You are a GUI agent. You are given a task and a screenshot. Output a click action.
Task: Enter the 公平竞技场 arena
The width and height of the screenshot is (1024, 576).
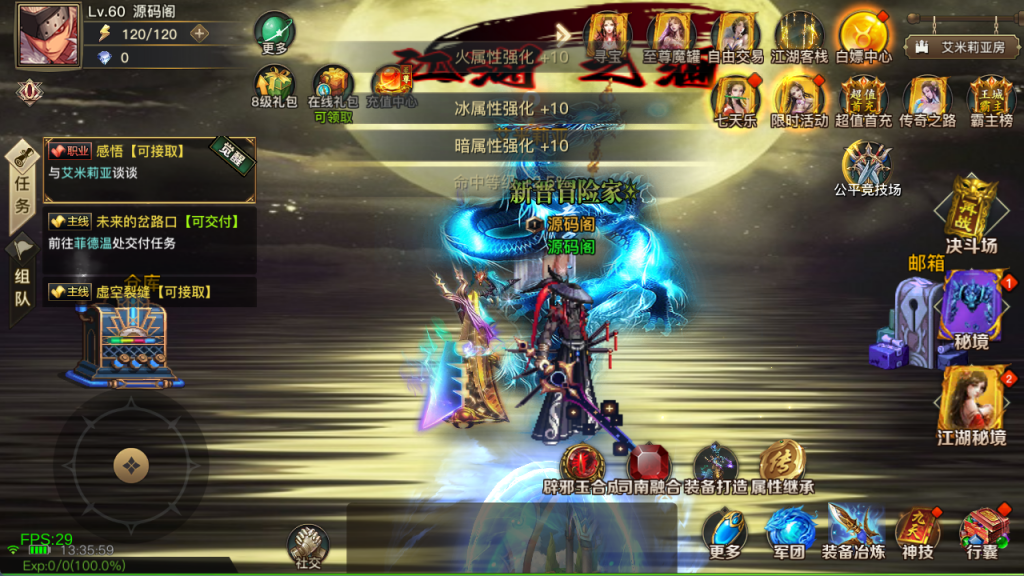(866, 163)
